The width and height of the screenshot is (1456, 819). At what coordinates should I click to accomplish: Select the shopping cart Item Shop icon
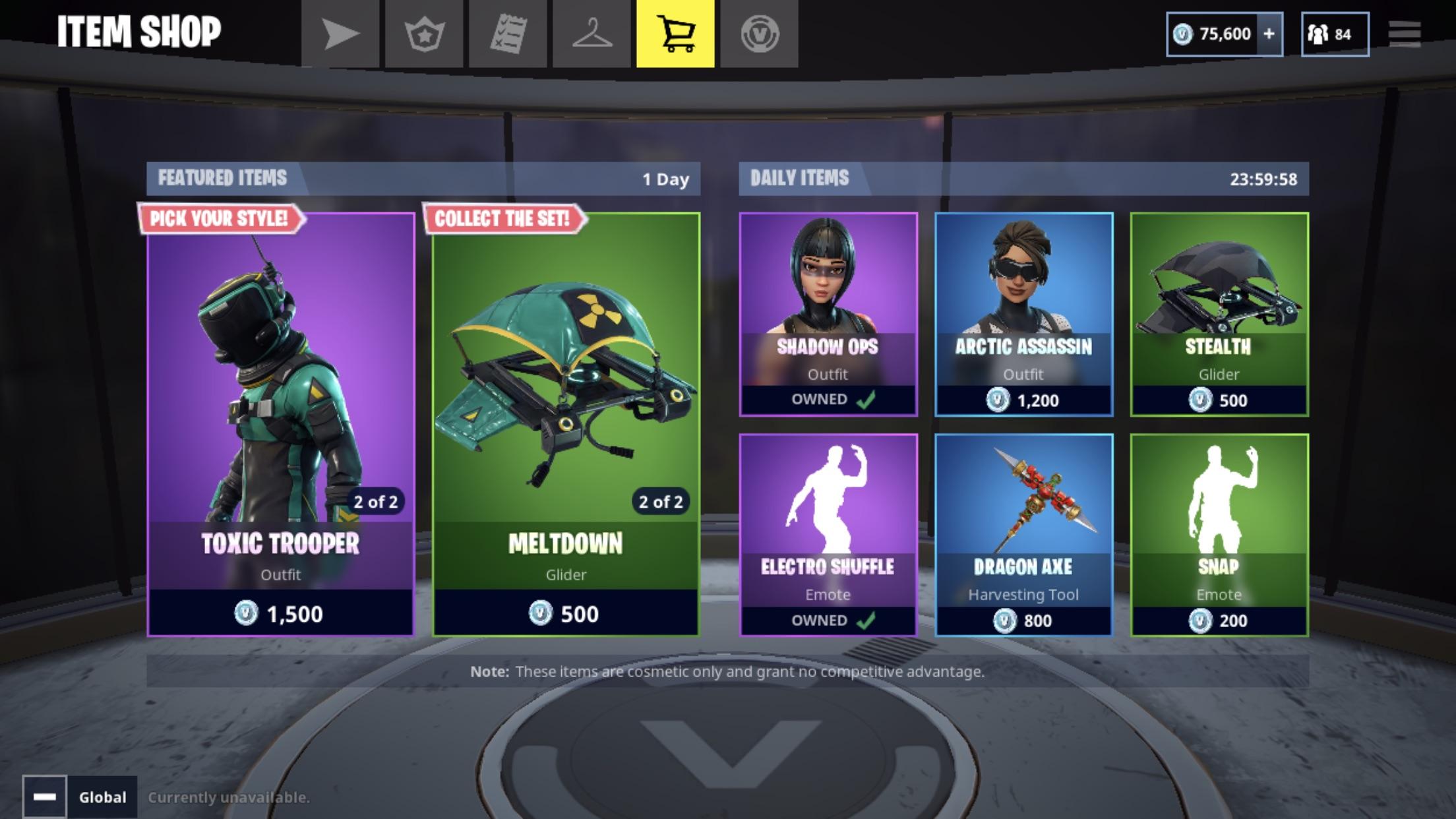click(x=675, y=33)
